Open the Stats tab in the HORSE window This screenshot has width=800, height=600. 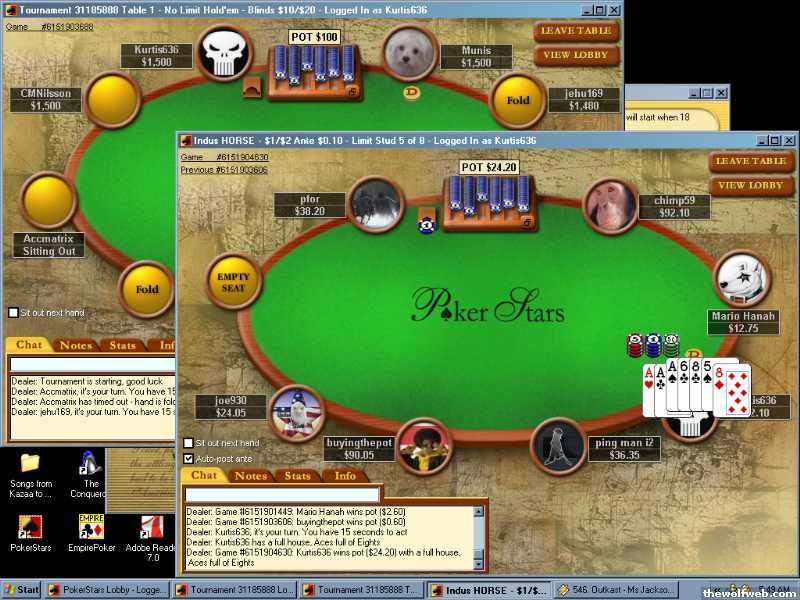(298, 476)
